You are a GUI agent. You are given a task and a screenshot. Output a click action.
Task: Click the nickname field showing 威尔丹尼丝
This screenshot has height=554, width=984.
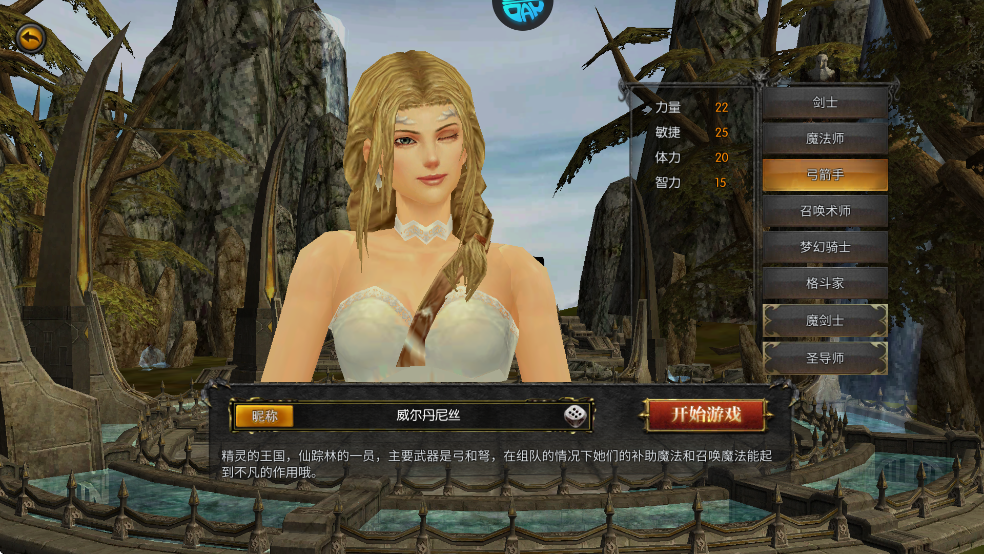(x=428, y=415)
